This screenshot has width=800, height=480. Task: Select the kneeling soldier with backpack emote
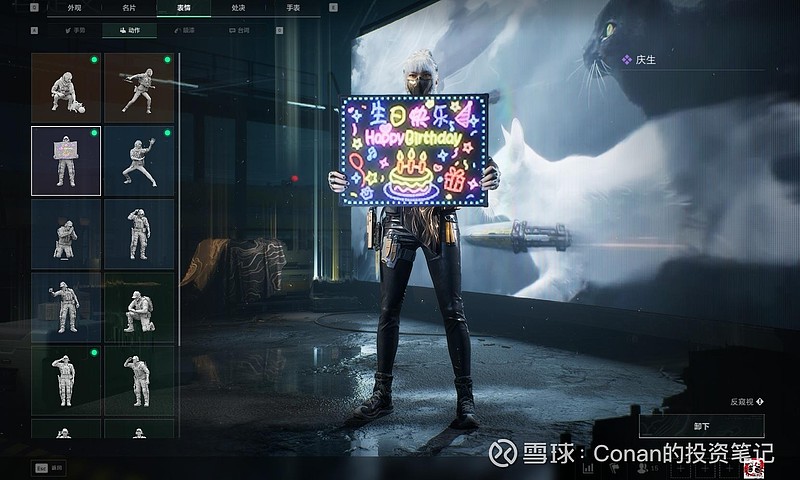[139, 308]
